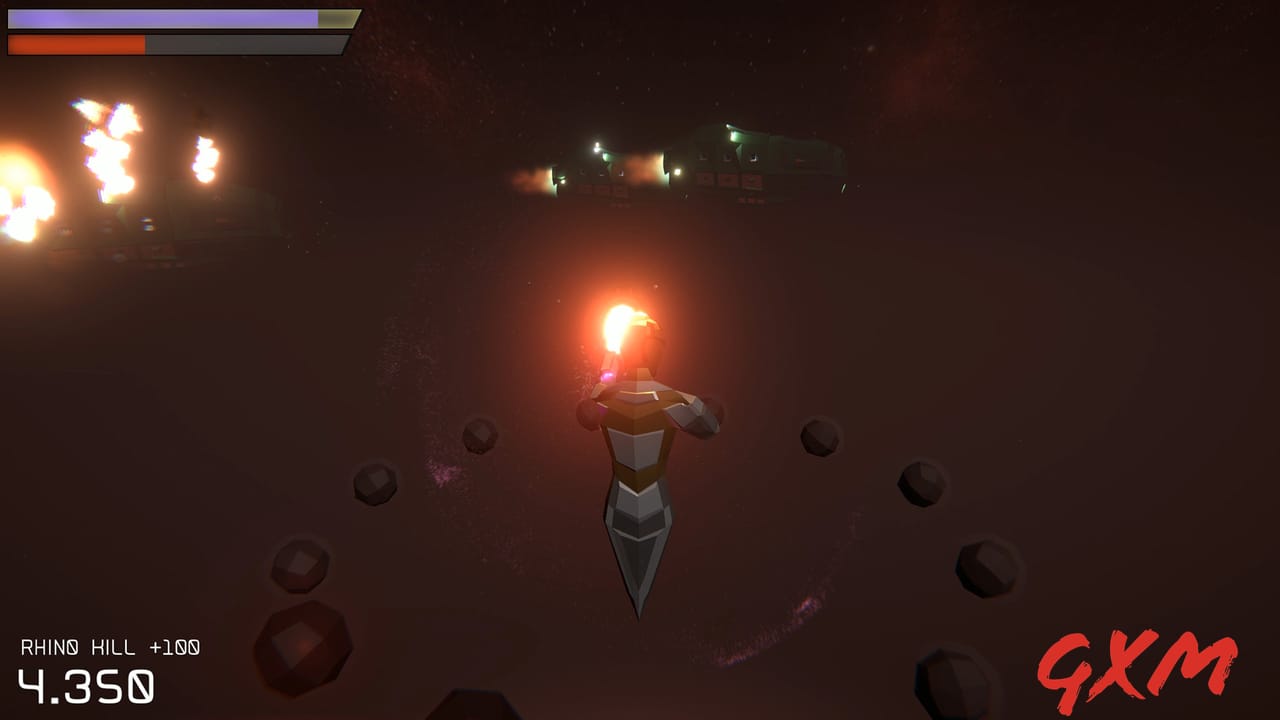Screen dimensions: 1280x720
Task: Click the orange health bar
Action: point(75,43)
